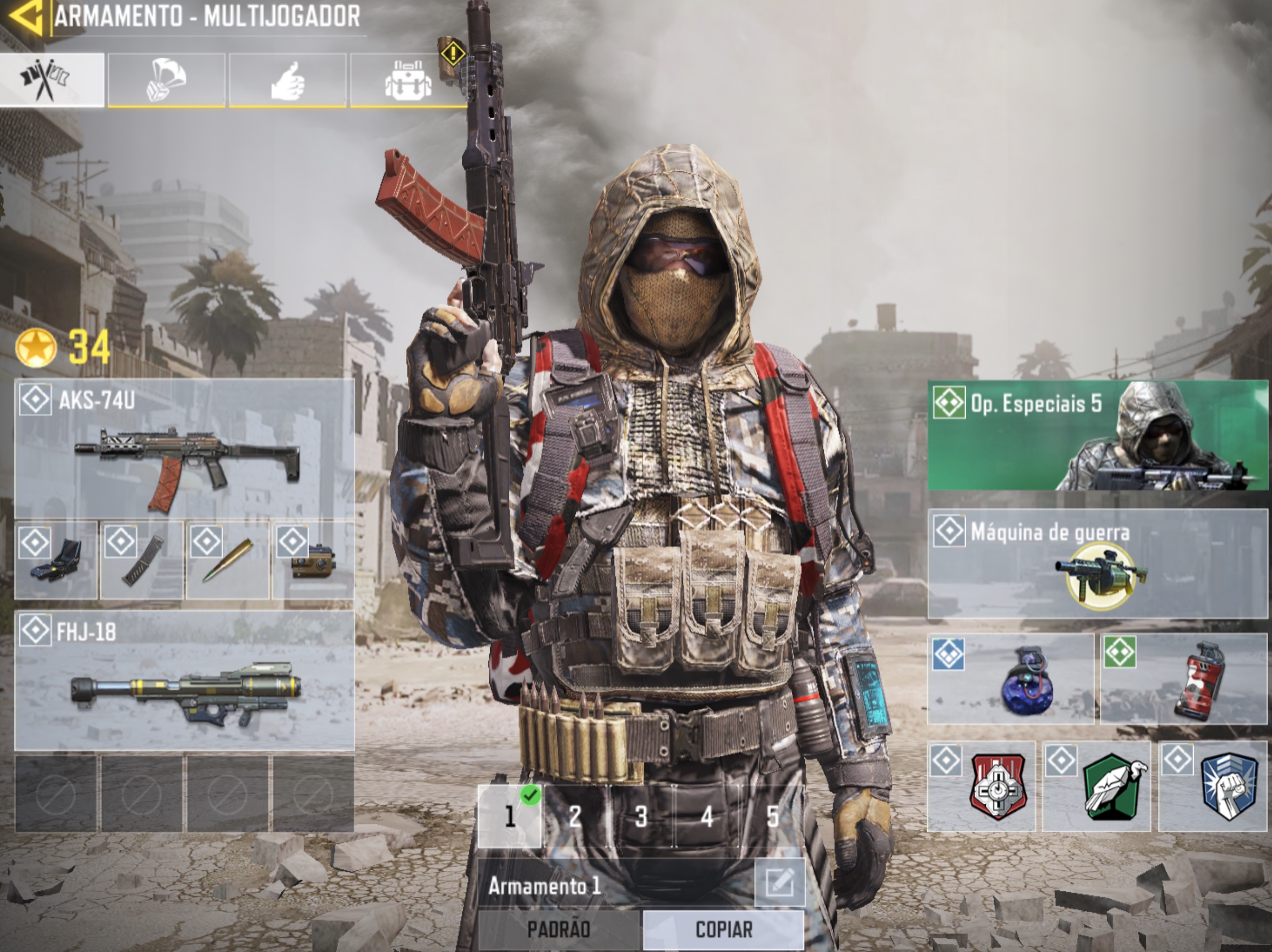Open the backpack tab

coord(408,80)
